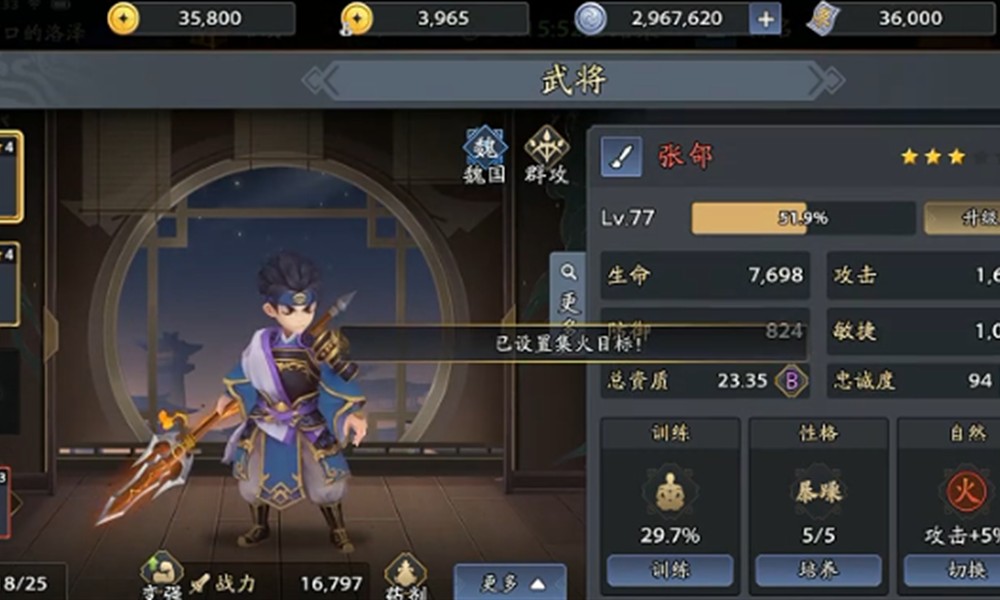
Task: Tap the 暴躁 personality icon
Action: click(818, 492)
